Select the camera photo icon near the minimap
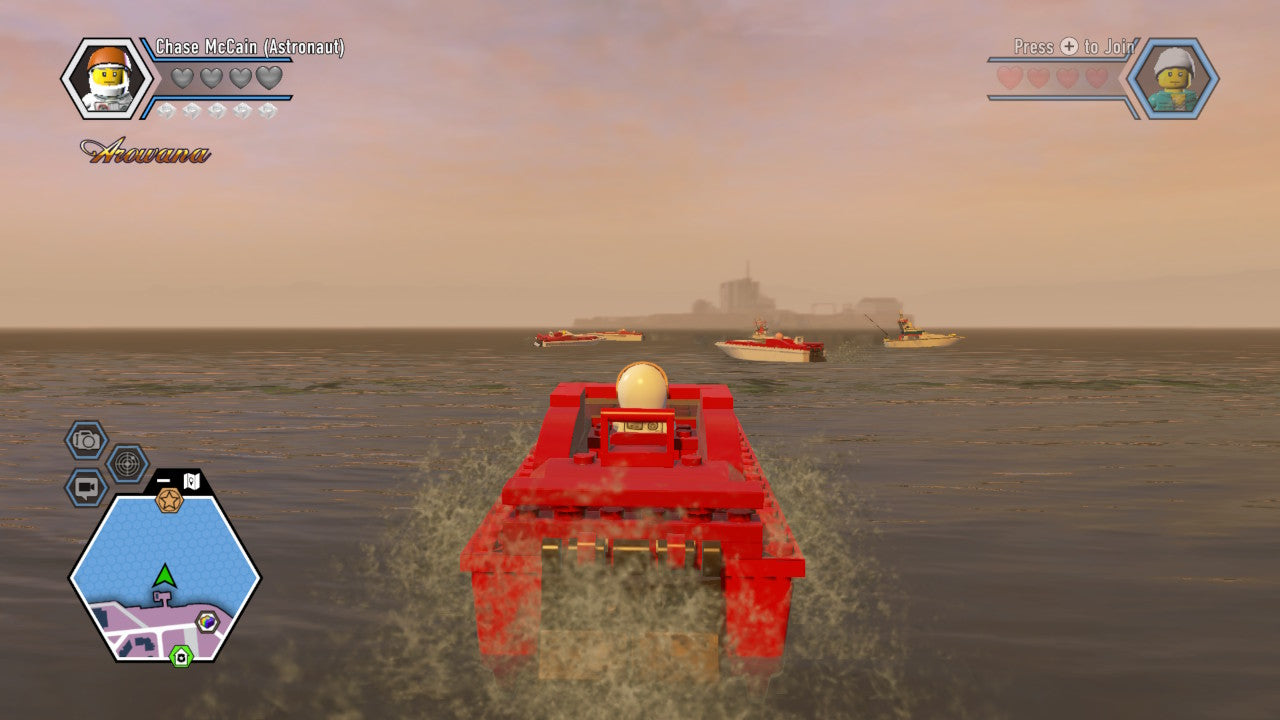This screenshot has height=720, width=1280. coord(85,438)
